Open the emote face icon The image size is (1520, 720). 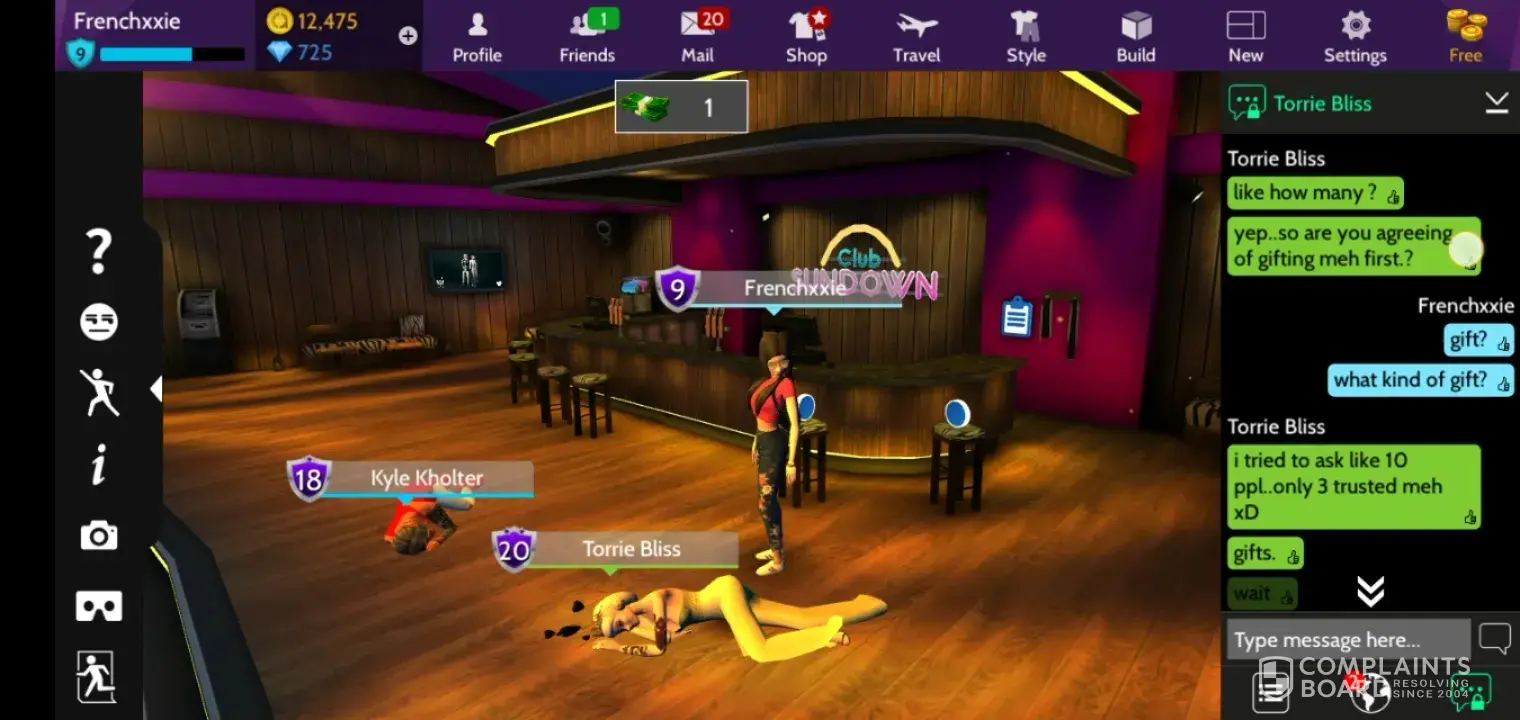(99, 322)
